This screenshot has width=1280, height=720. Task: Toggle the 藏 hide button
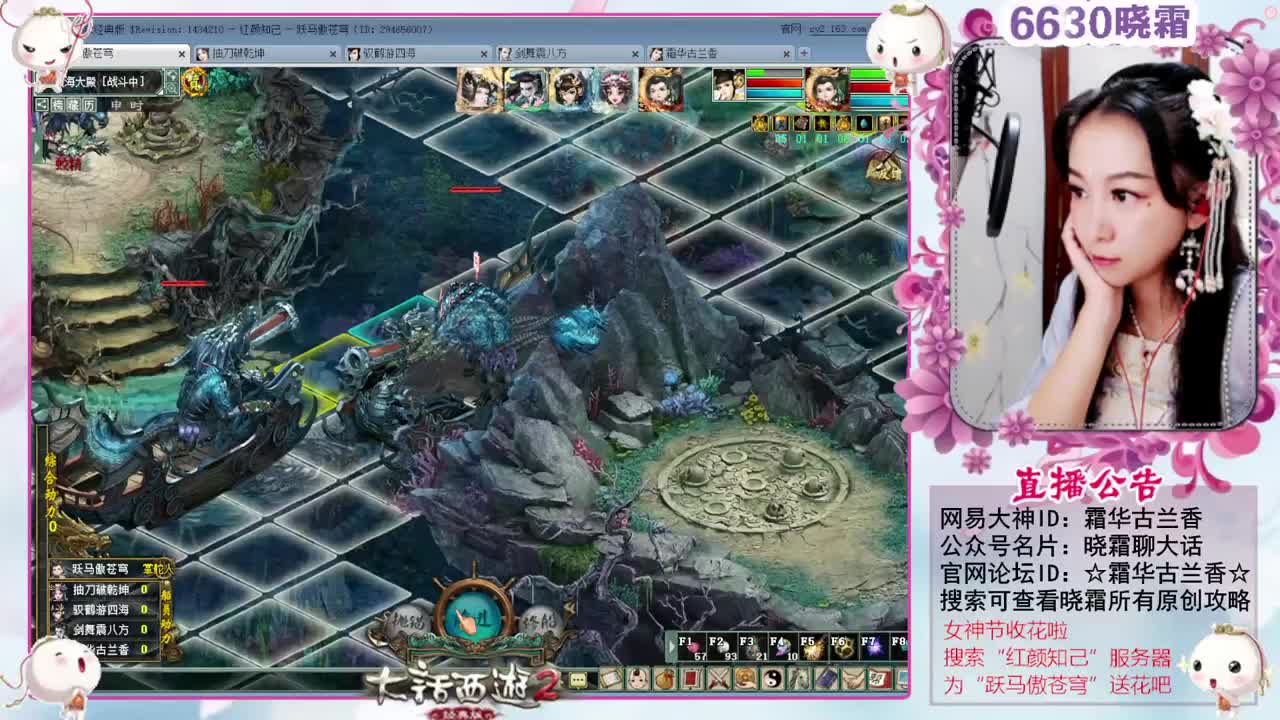72,103
